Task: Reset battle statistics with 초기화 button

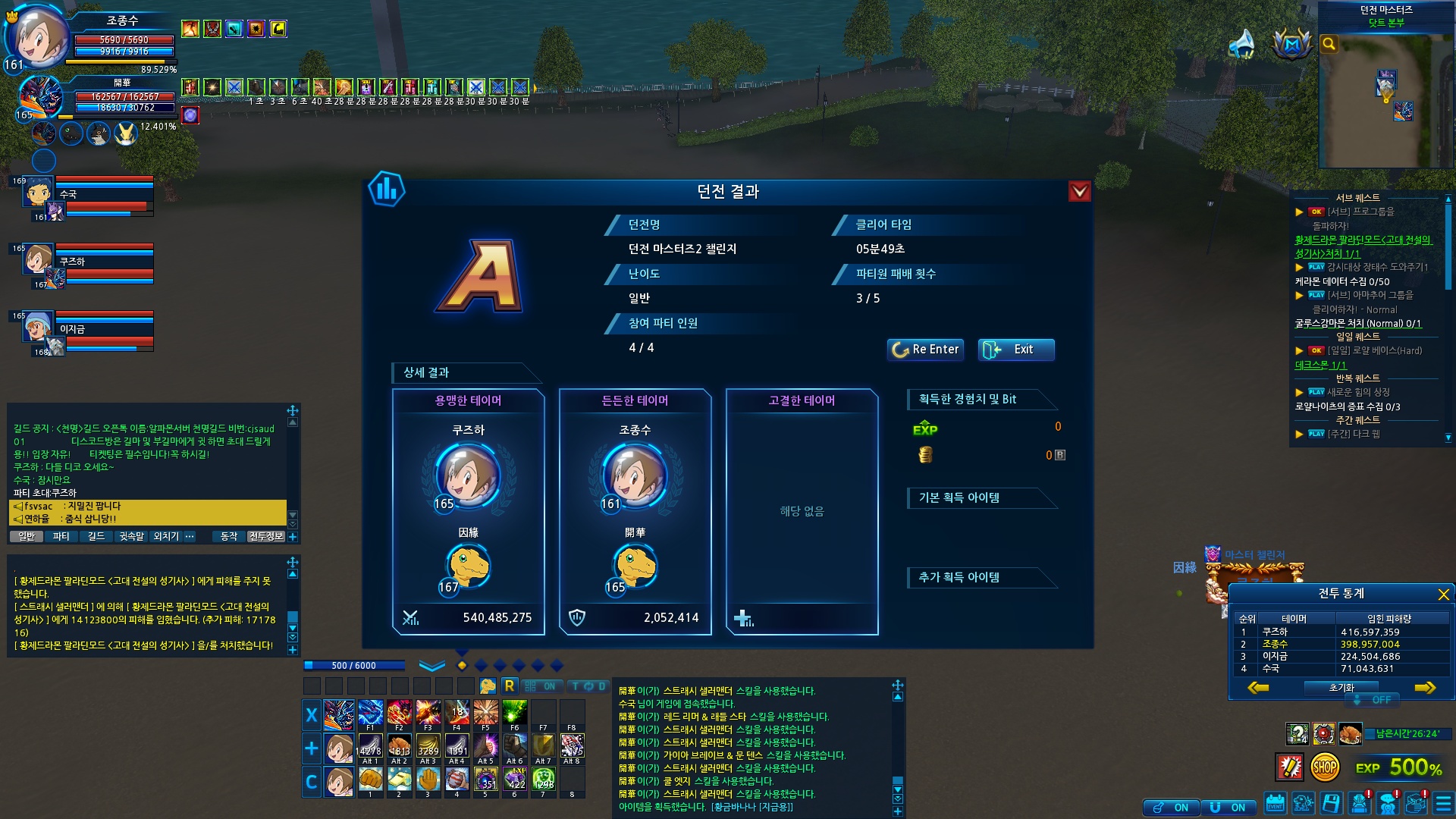Action: pyautogui.click(x=1341, y=688)
